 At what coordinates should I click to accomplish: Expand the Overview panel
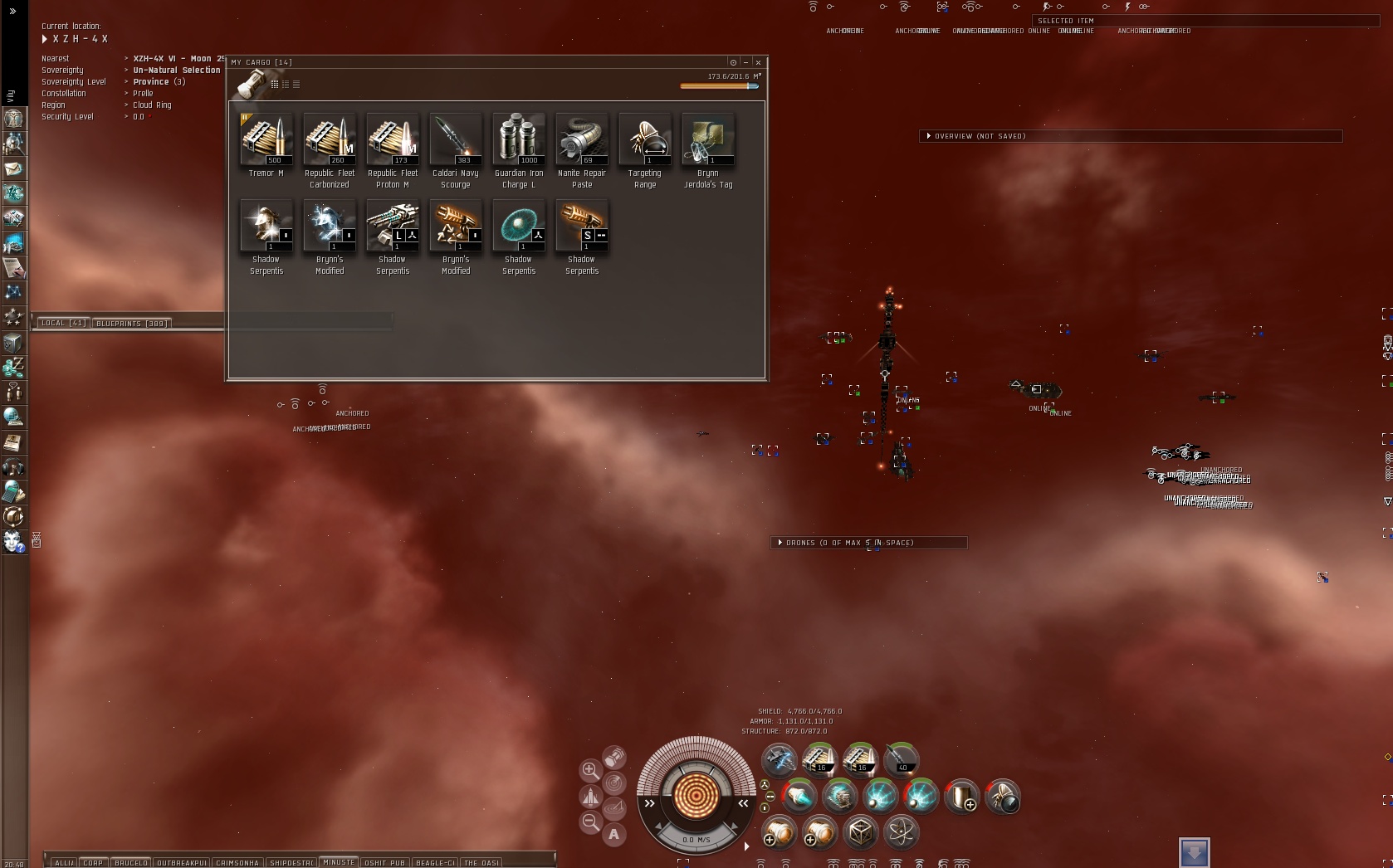(x=929, y=136)
